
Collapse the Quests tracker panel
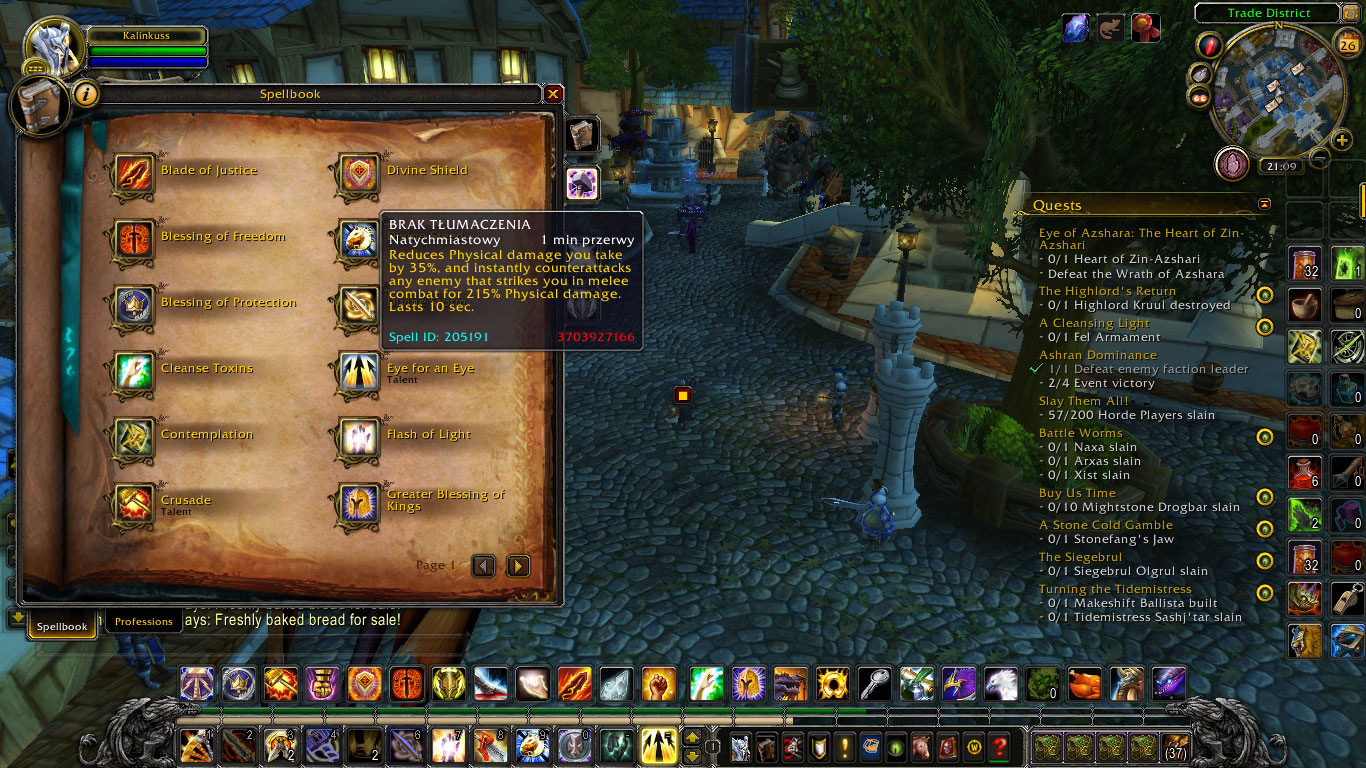1266,203
